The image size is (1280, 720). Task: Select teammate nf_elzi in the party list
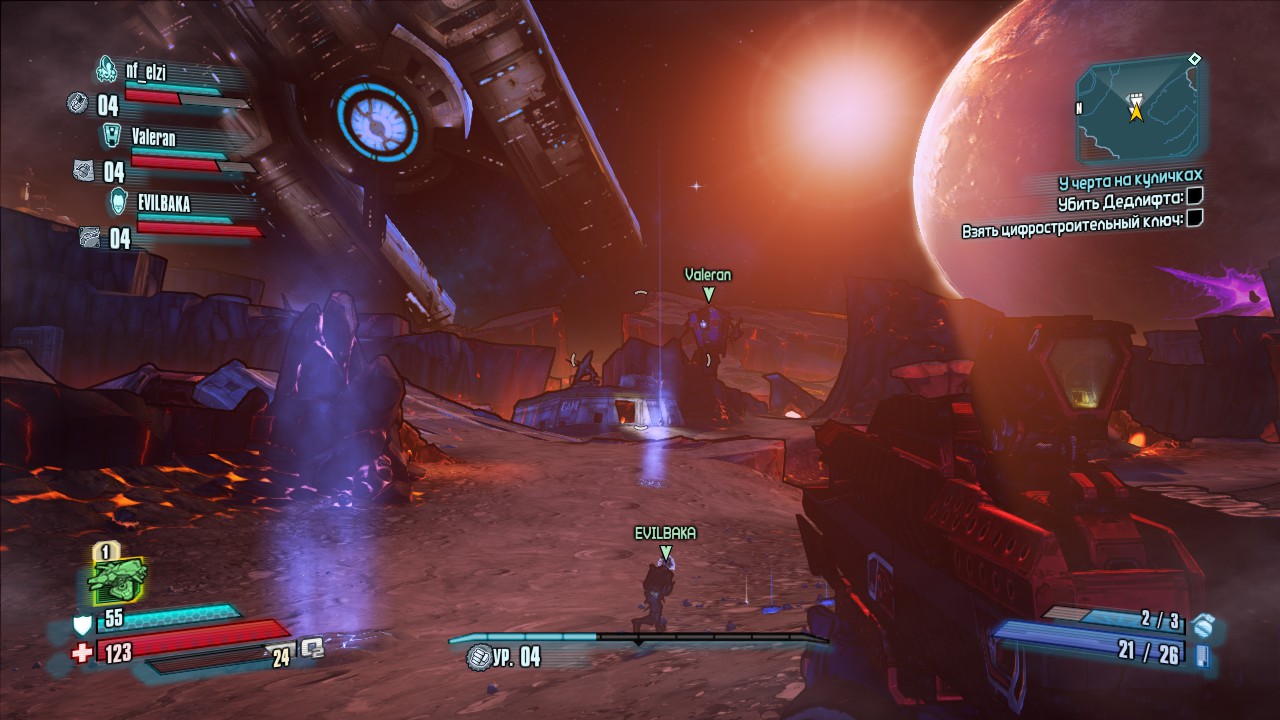point(144,69)
